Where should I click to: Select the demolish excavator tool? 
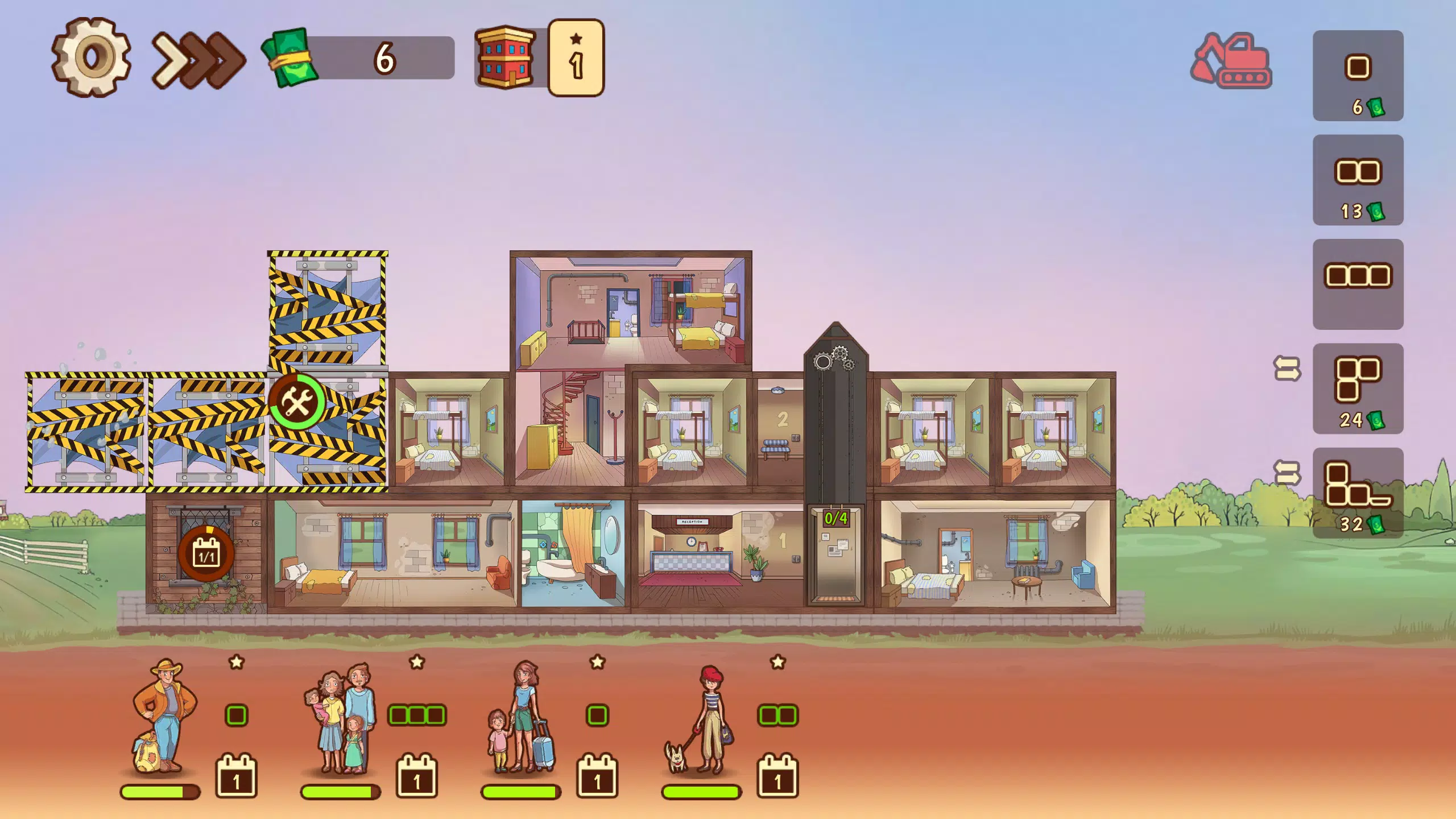click(1231, 63)
